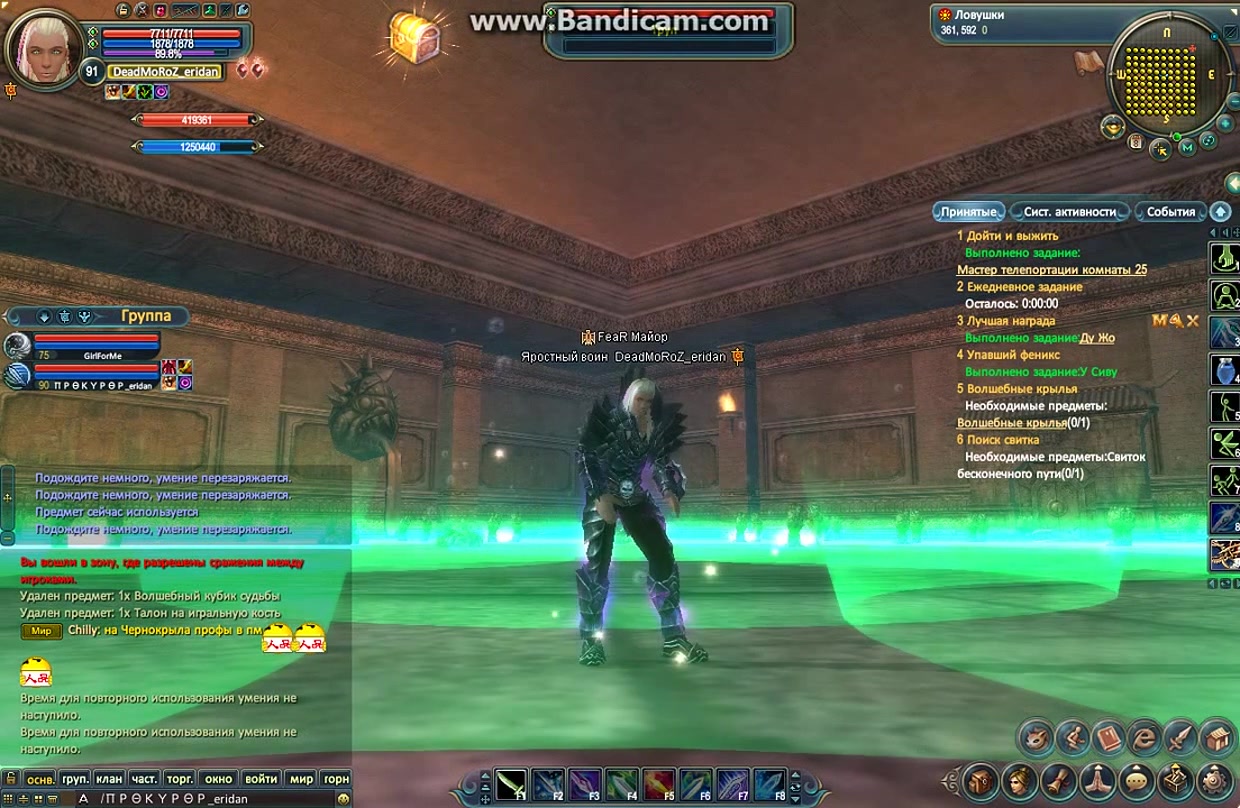This screenshot has height=808, width=1240.
Task: Use the F5 red skill slot
Action: tap(657, 784)
